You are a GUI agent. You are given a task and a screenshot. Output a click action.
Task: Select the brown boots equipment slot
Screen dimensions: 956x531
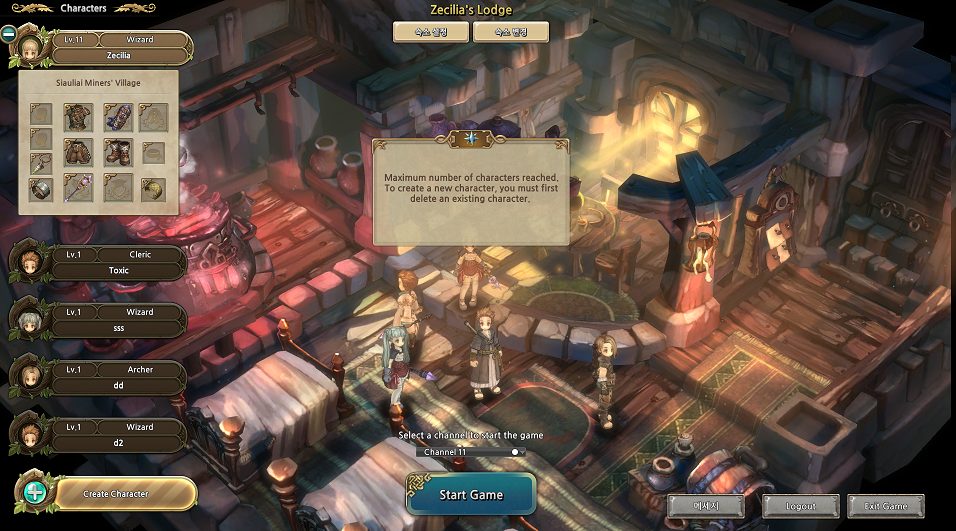[117, 152]
